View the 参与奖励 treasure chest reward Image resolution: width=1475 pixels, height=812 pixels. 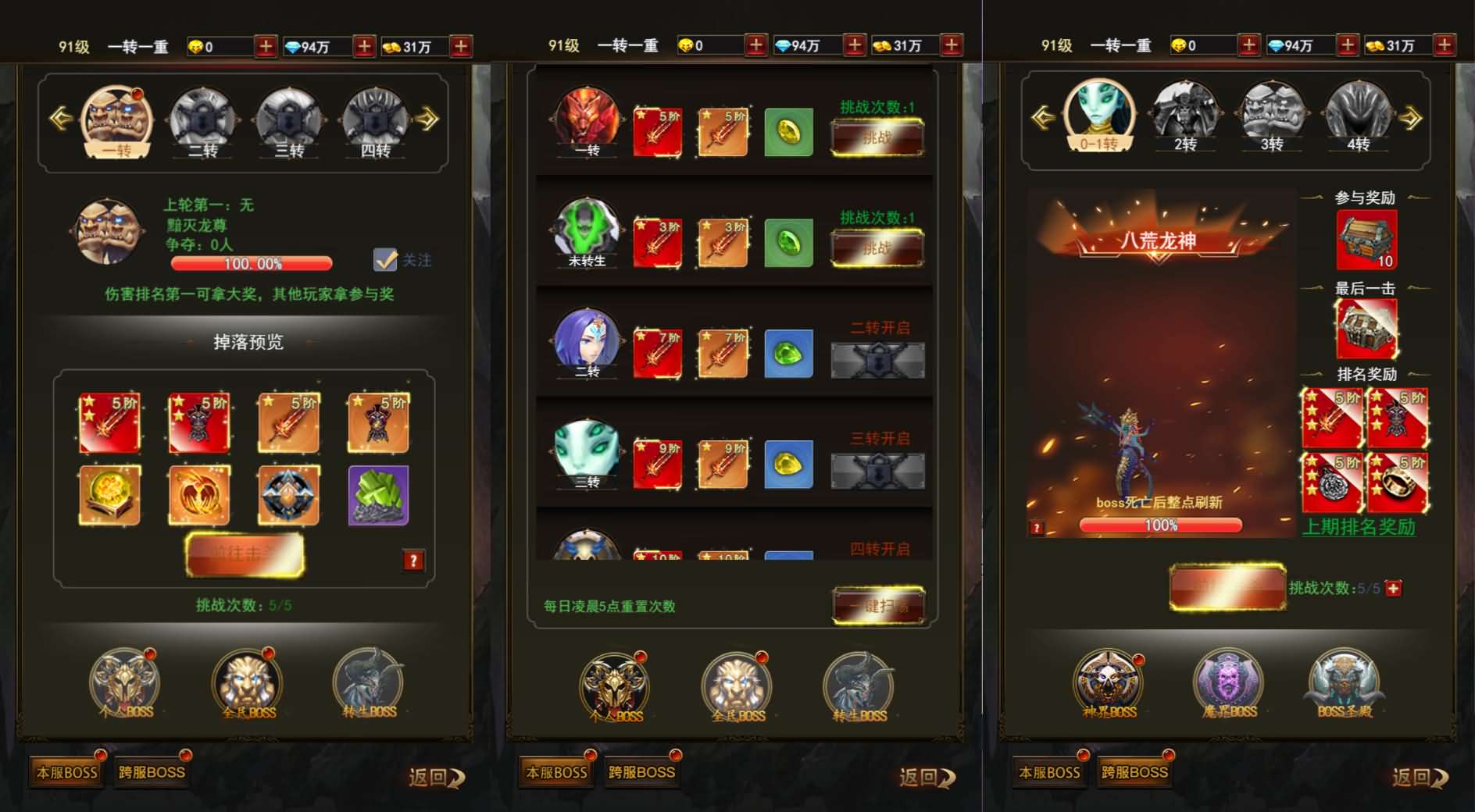point(1366,240)
